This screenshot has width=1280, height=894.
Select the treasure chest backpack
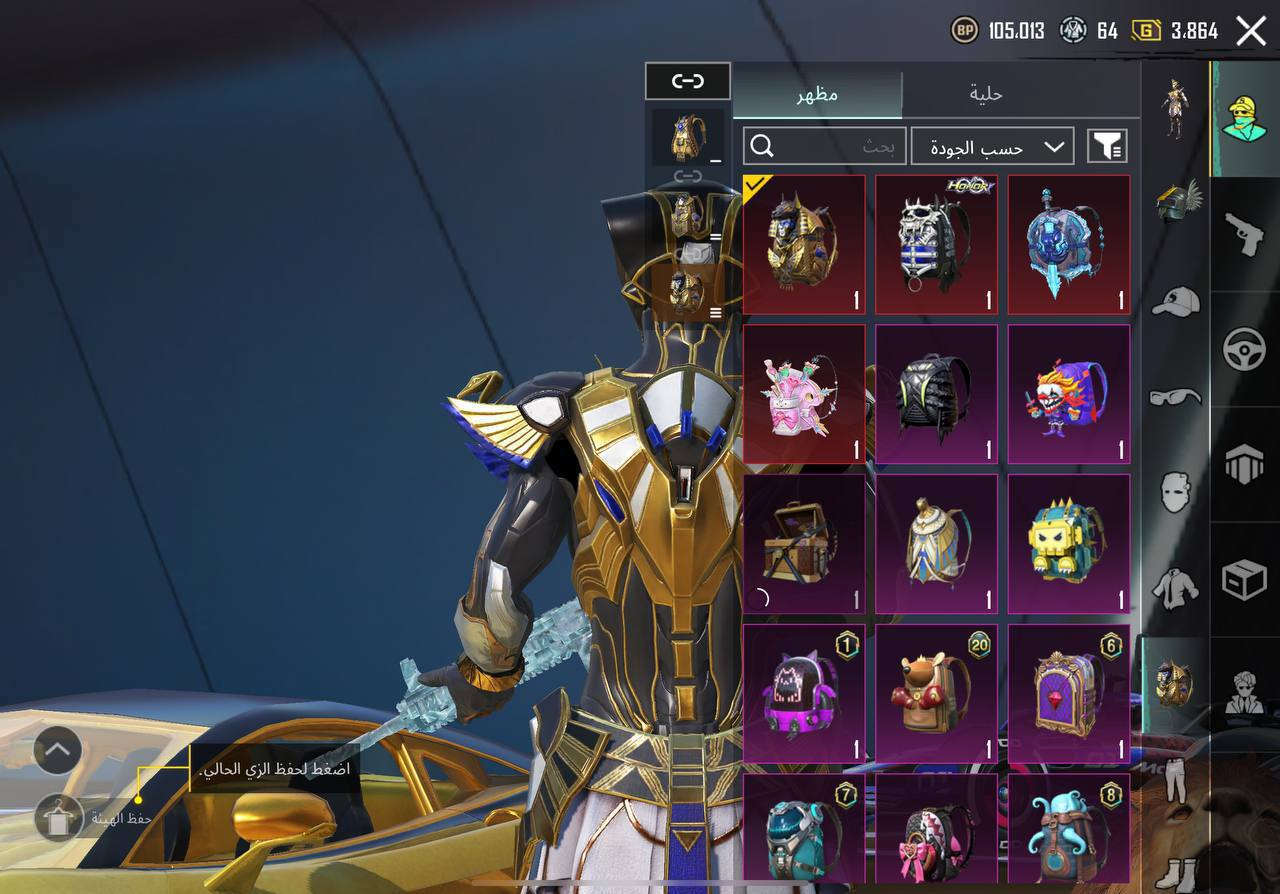coord(804,543)
